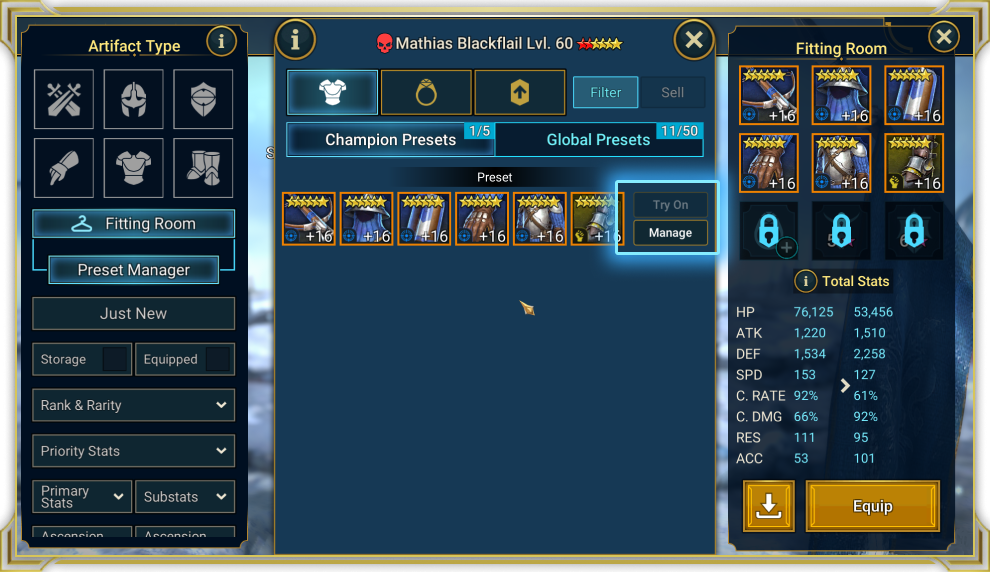
Task: Open the Primary Stats dropdown
Action: click(82, 497)
